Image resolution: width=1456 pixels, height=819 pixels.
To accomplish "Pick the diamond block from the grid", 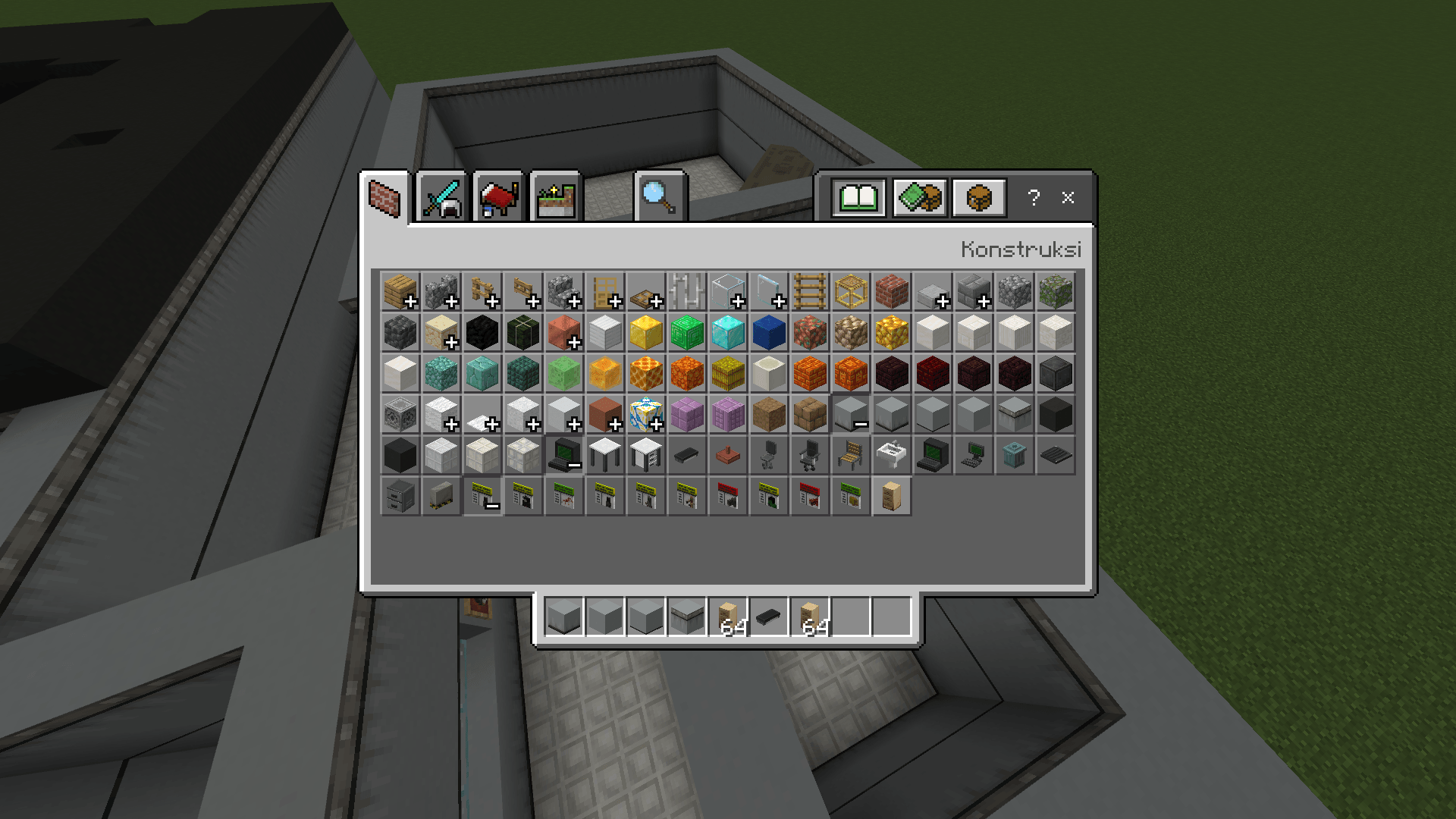I will click(x=728, y=333).
